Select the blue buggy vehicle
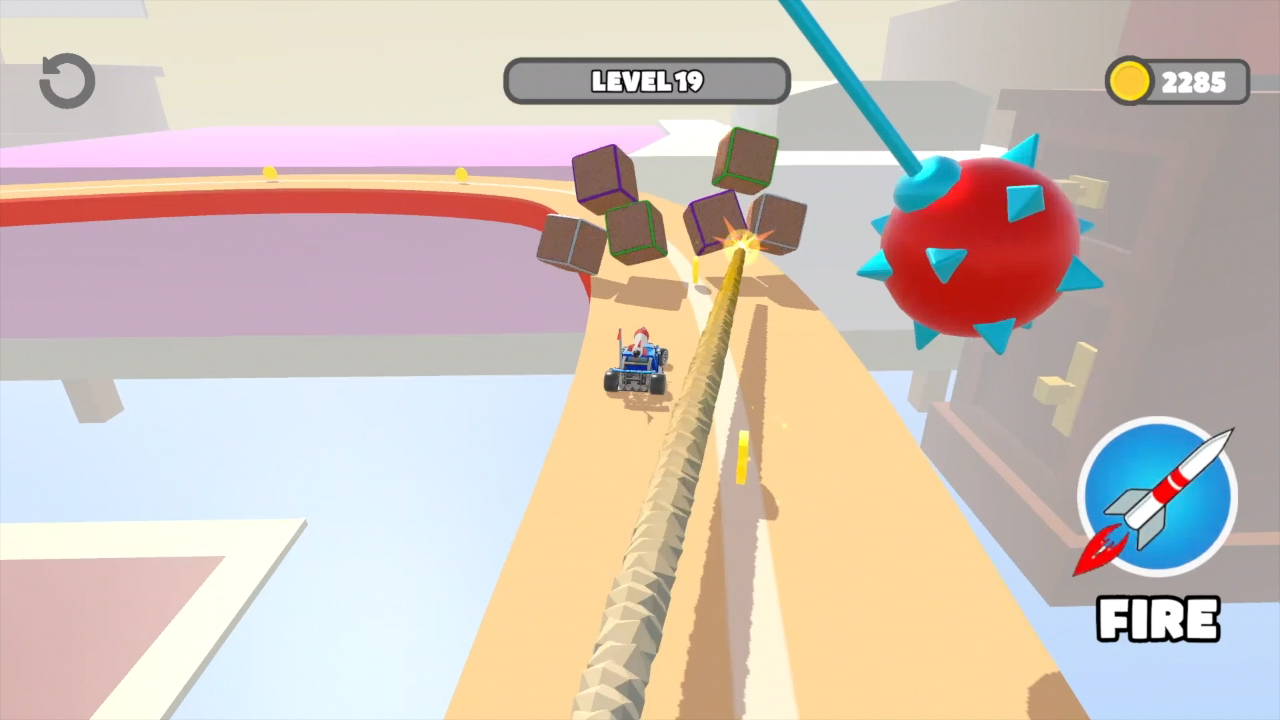Image resolution: width=1280 pixels, height=720 pixels. [x=638, y=365]
